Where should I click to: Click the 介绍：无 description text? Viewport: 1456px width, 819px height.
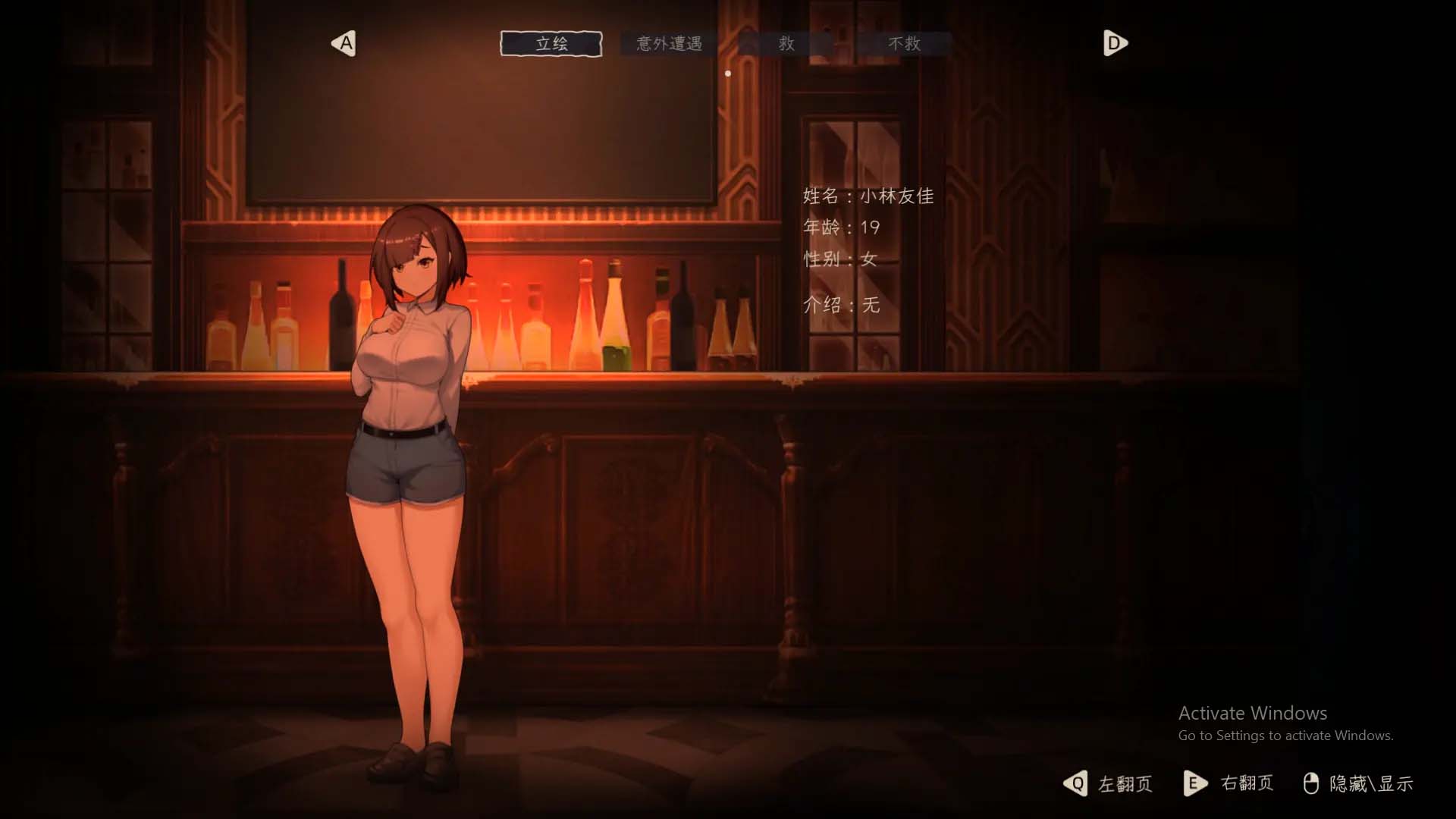(x=837, y=306)
